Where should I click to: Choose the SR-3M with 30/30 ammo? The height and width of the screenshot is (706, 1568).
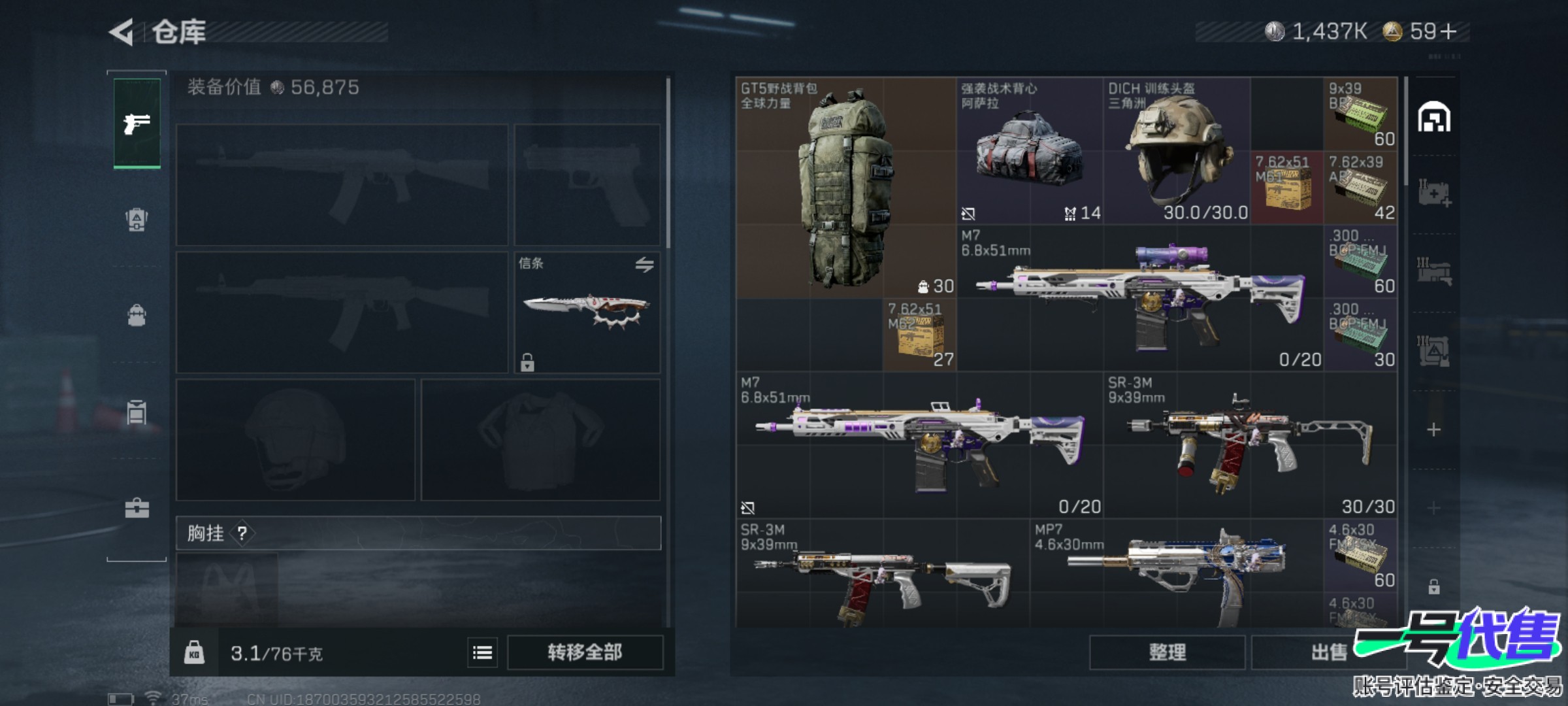(1250, 446)
